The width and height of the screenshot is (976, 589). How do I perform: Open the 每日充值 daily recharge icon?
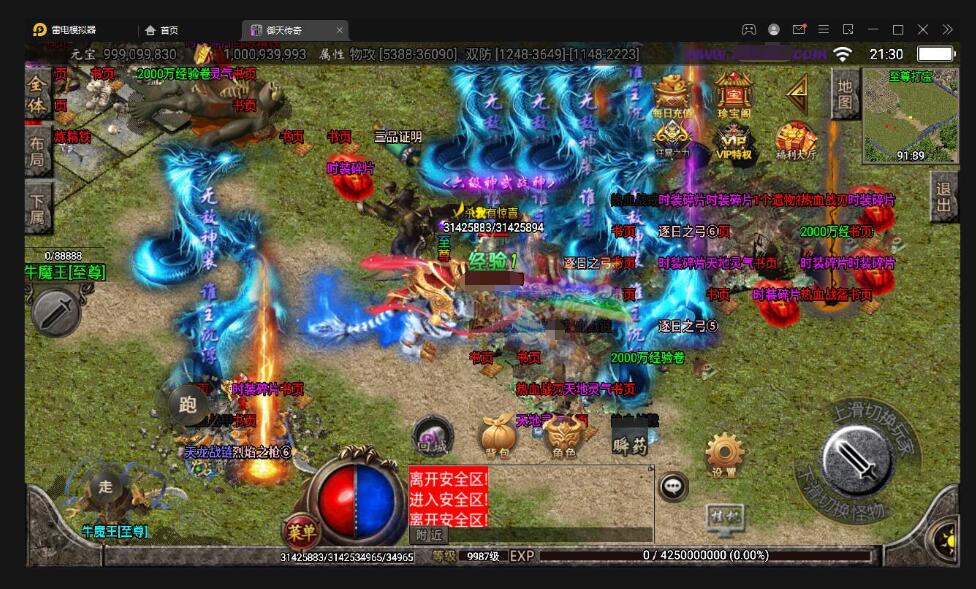672,93
